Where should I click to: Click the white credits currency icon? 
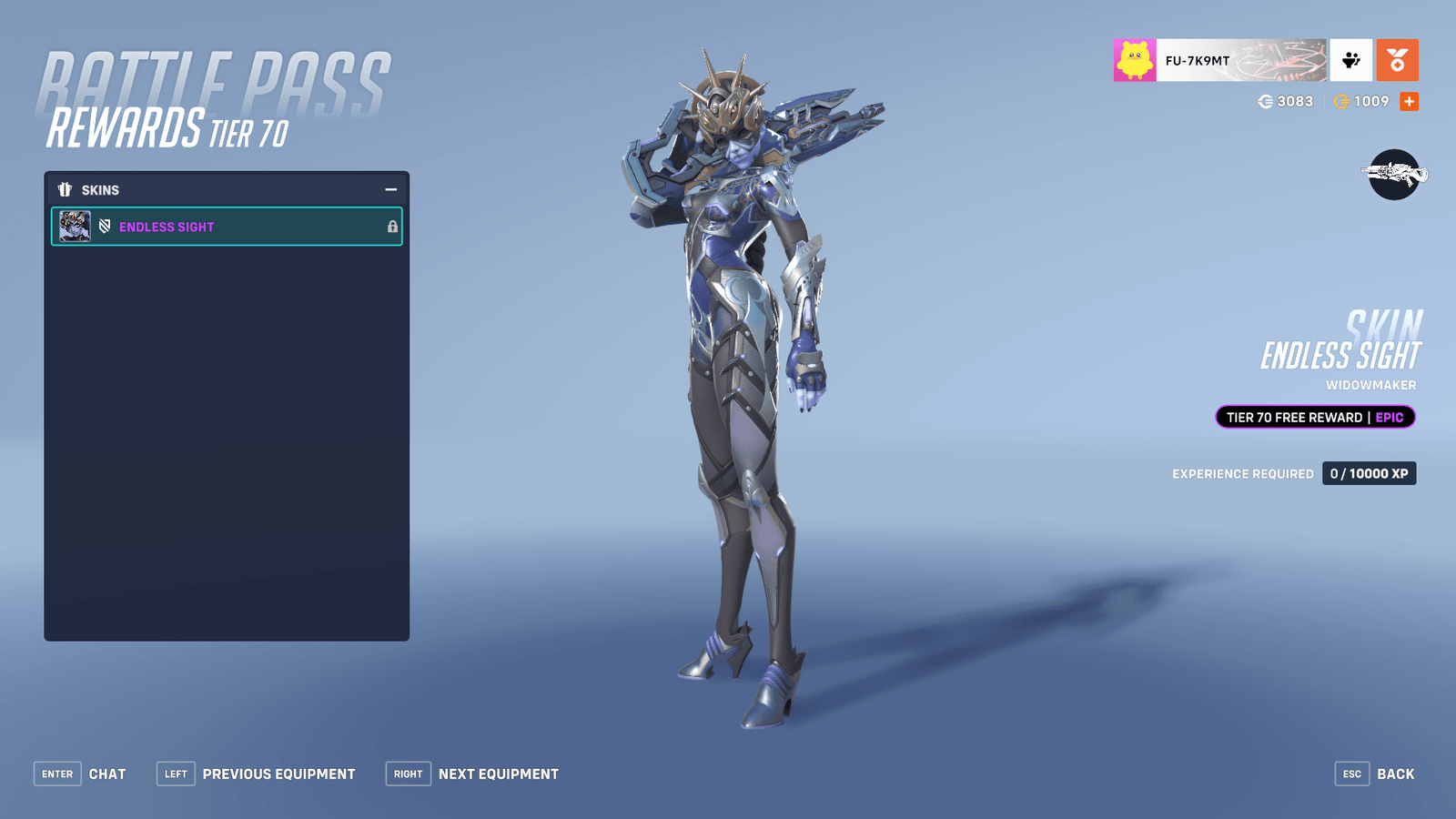pos(1267,102)
